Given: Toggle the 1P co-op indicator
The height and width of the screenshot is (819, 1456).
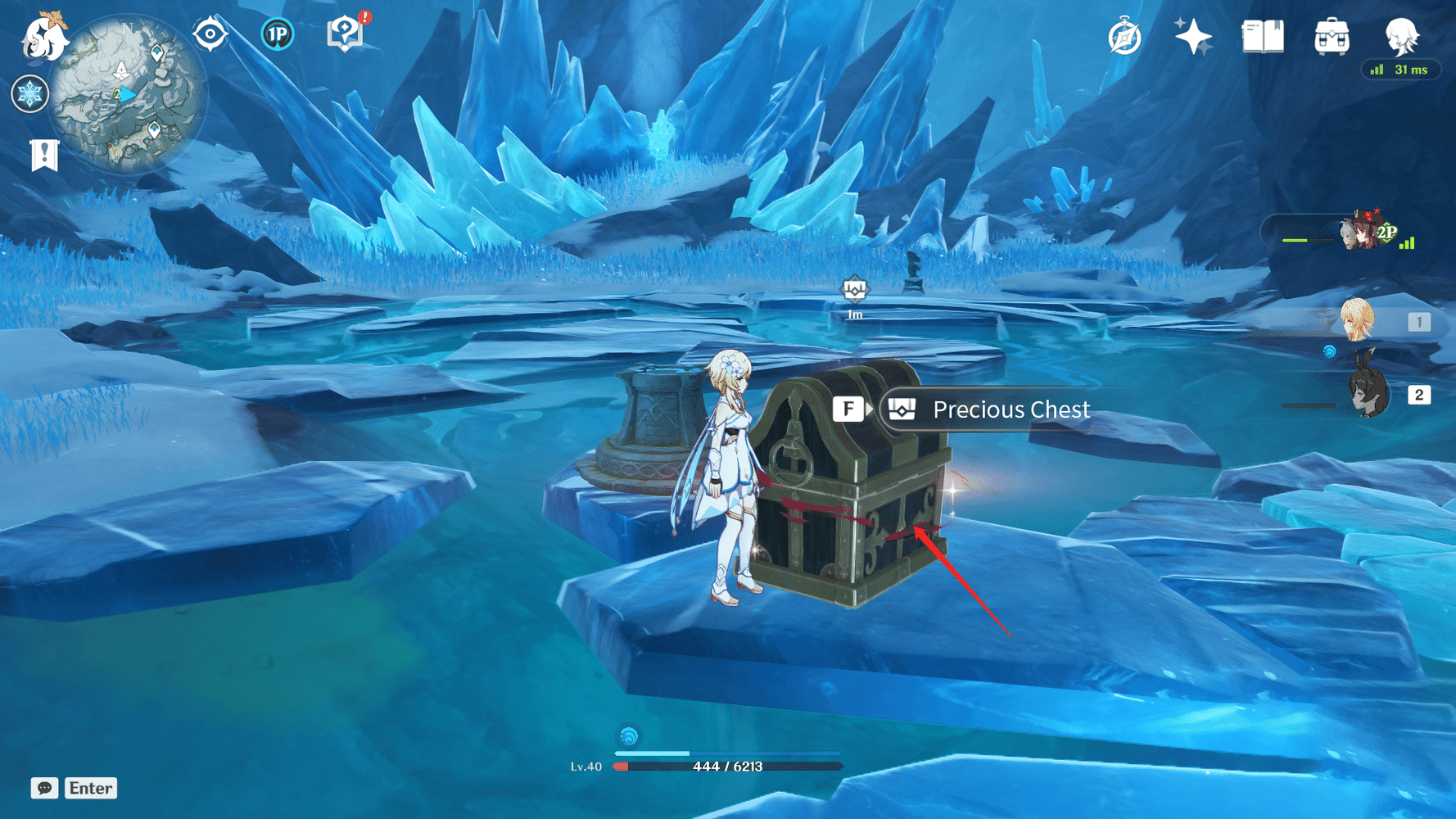Looking at the screenshot, I should (278, 35).
